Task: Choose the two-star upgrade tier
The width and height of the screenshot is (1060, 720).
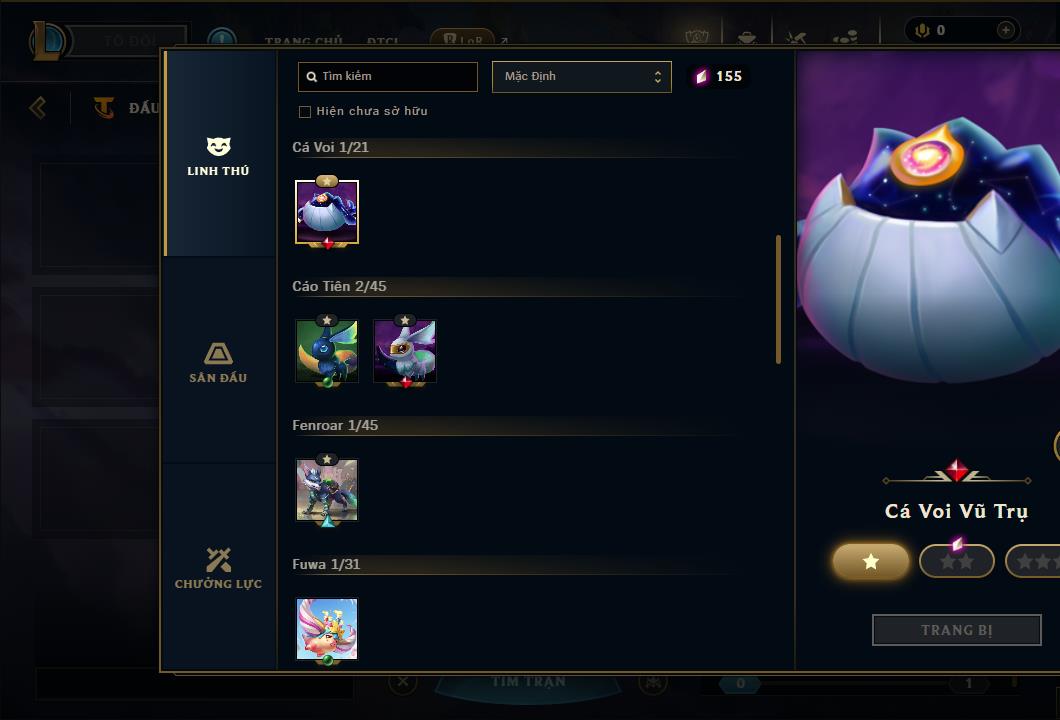Action: click(957, 561)
